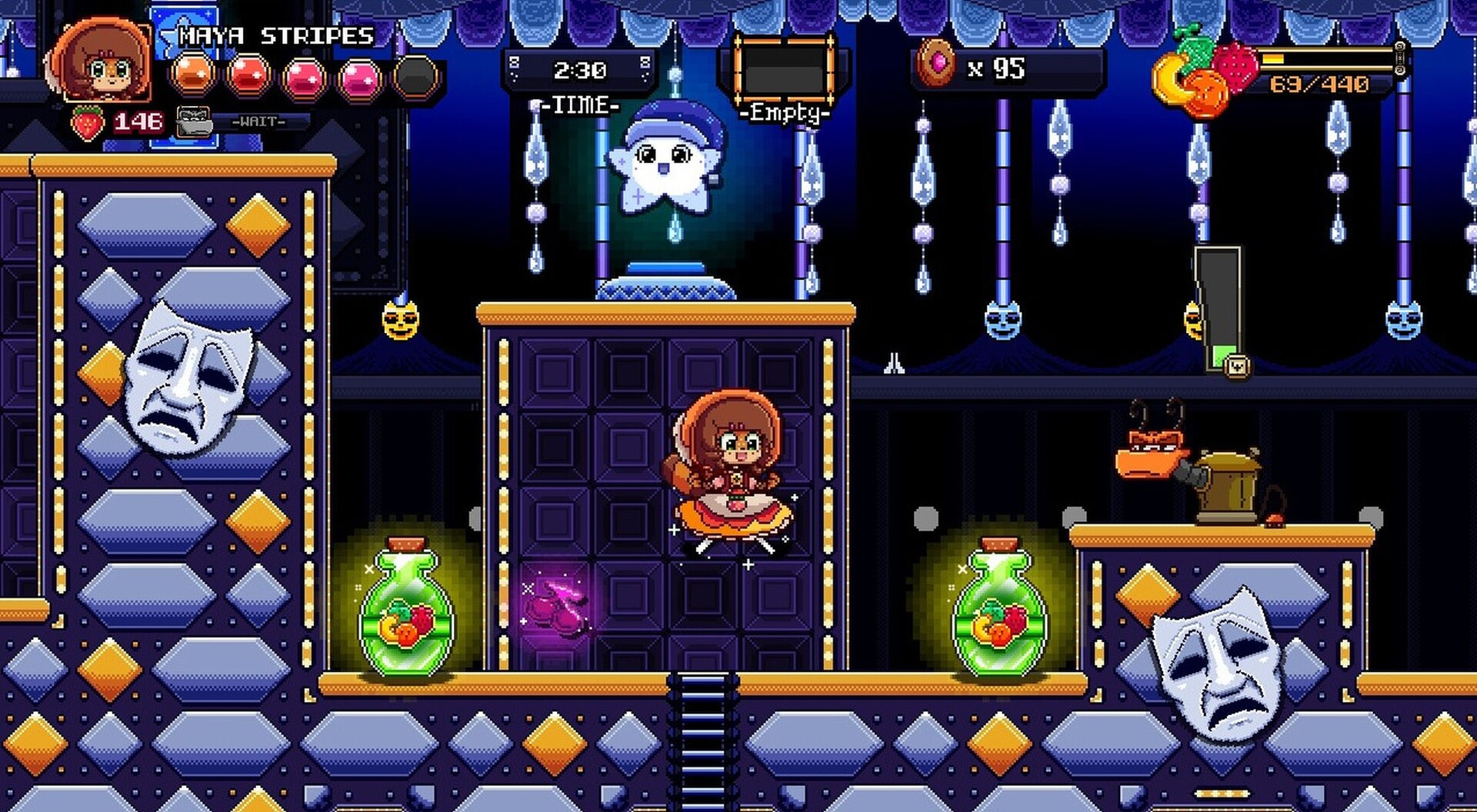Click the strawberry counter icon
The image size is (1477, 812).
click(88, 123)
